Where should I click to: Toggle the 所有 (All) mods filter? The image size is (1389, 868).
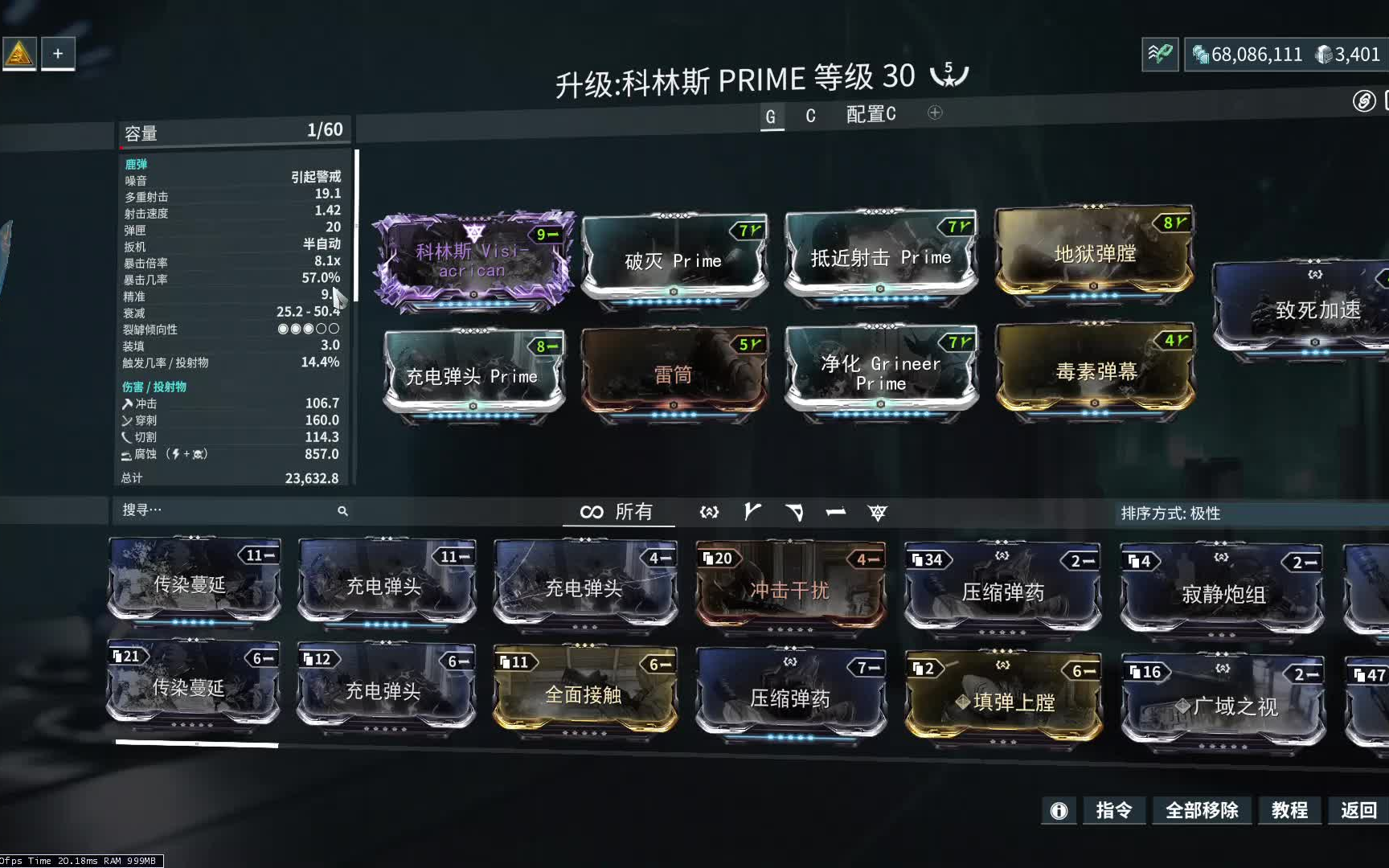(617, 512)
